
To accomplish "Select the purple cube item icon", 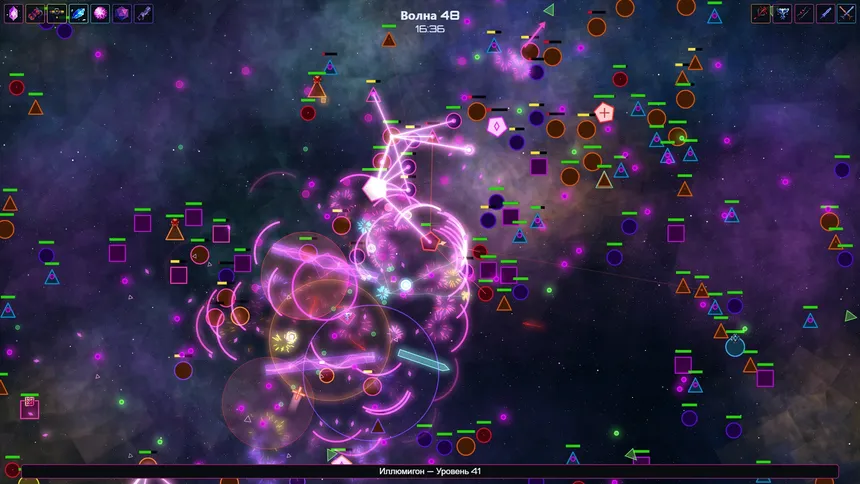I will (x=122, y=14).
